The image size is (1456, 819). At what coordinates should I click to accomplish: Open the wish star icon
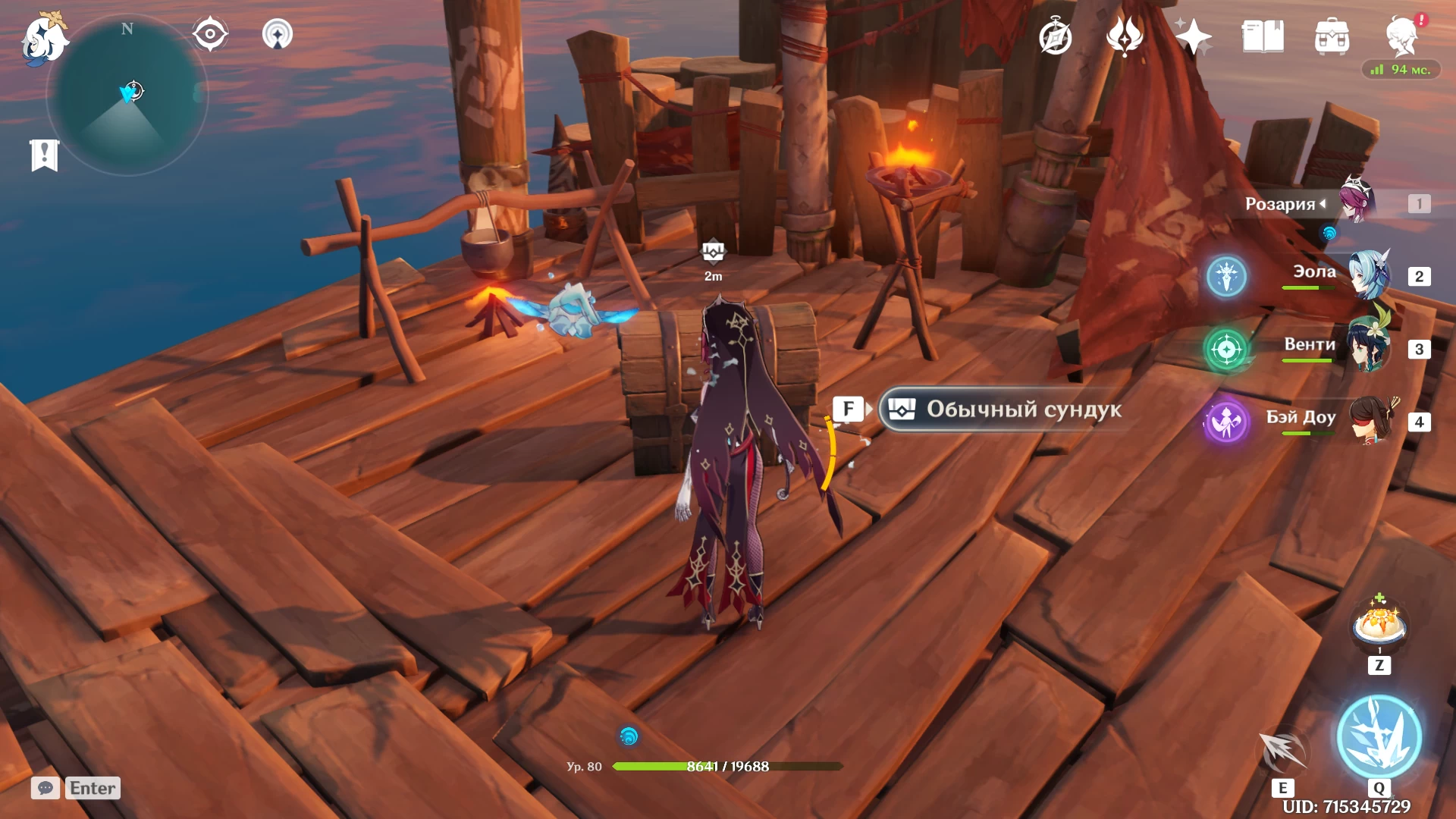point(1193,36)
